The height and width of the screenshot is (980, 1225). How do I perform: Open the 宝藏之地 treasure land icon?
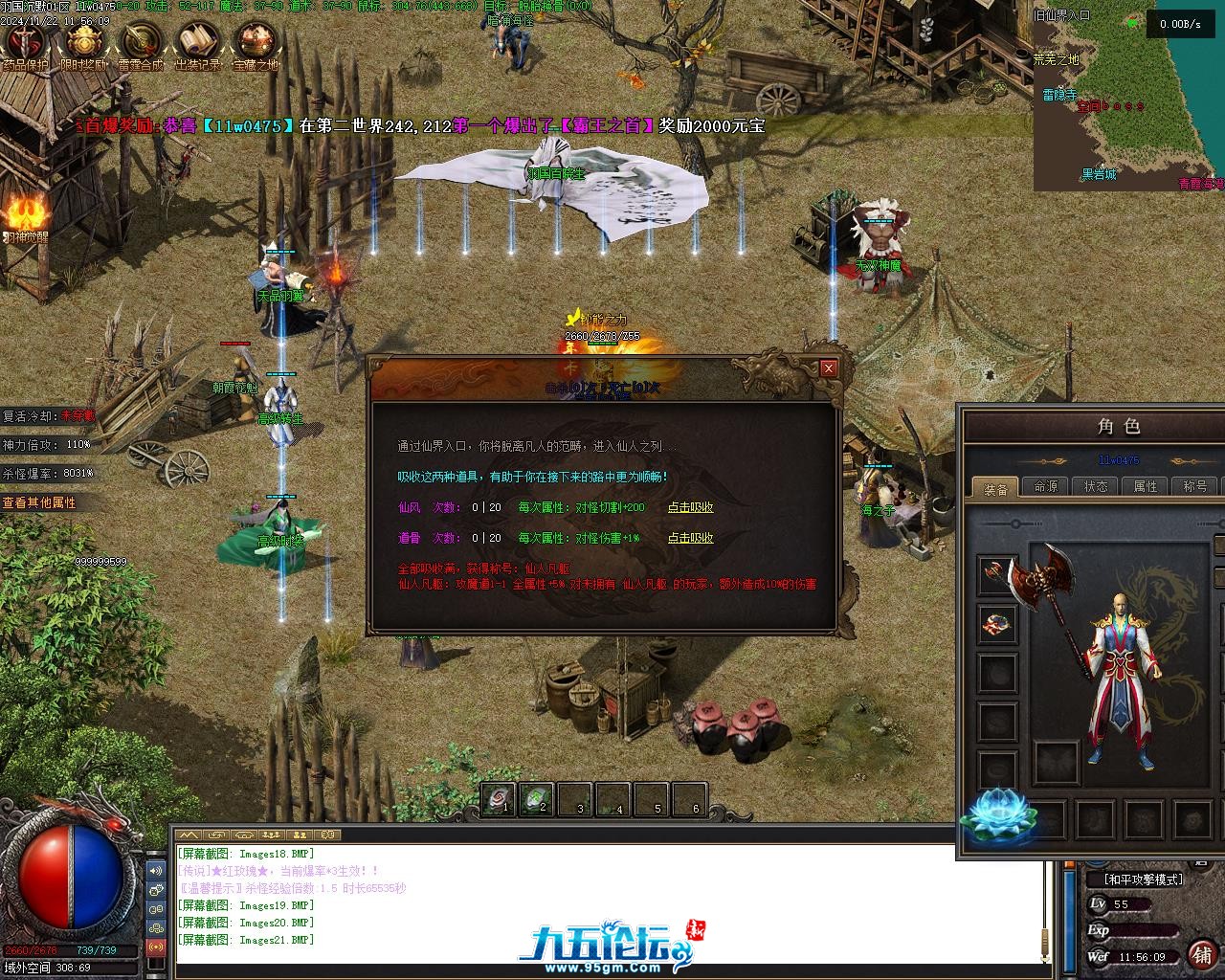[256, 42]
